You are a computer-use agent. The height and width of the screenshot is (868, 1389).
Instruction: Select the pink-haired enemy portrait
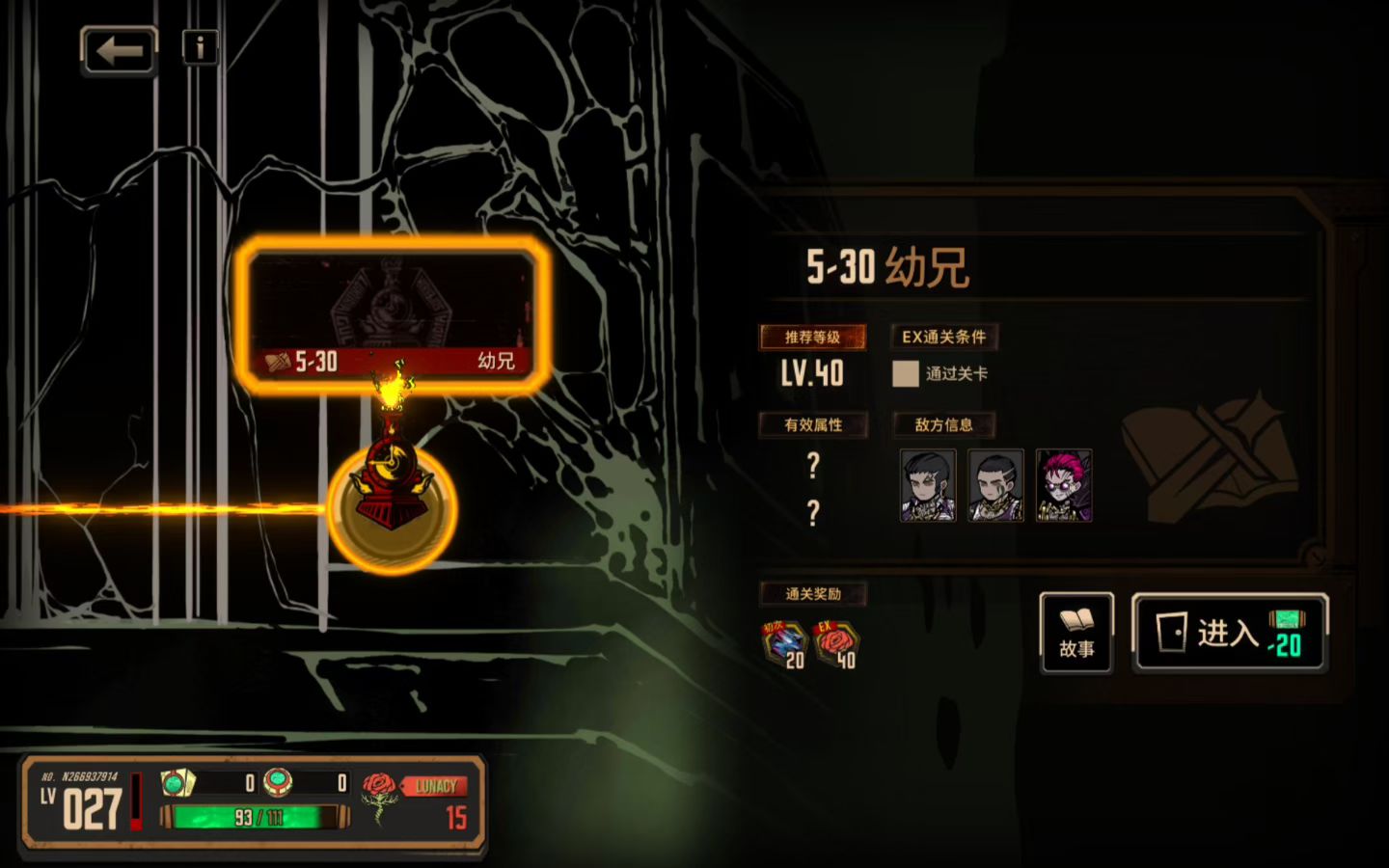point(1064,485)
